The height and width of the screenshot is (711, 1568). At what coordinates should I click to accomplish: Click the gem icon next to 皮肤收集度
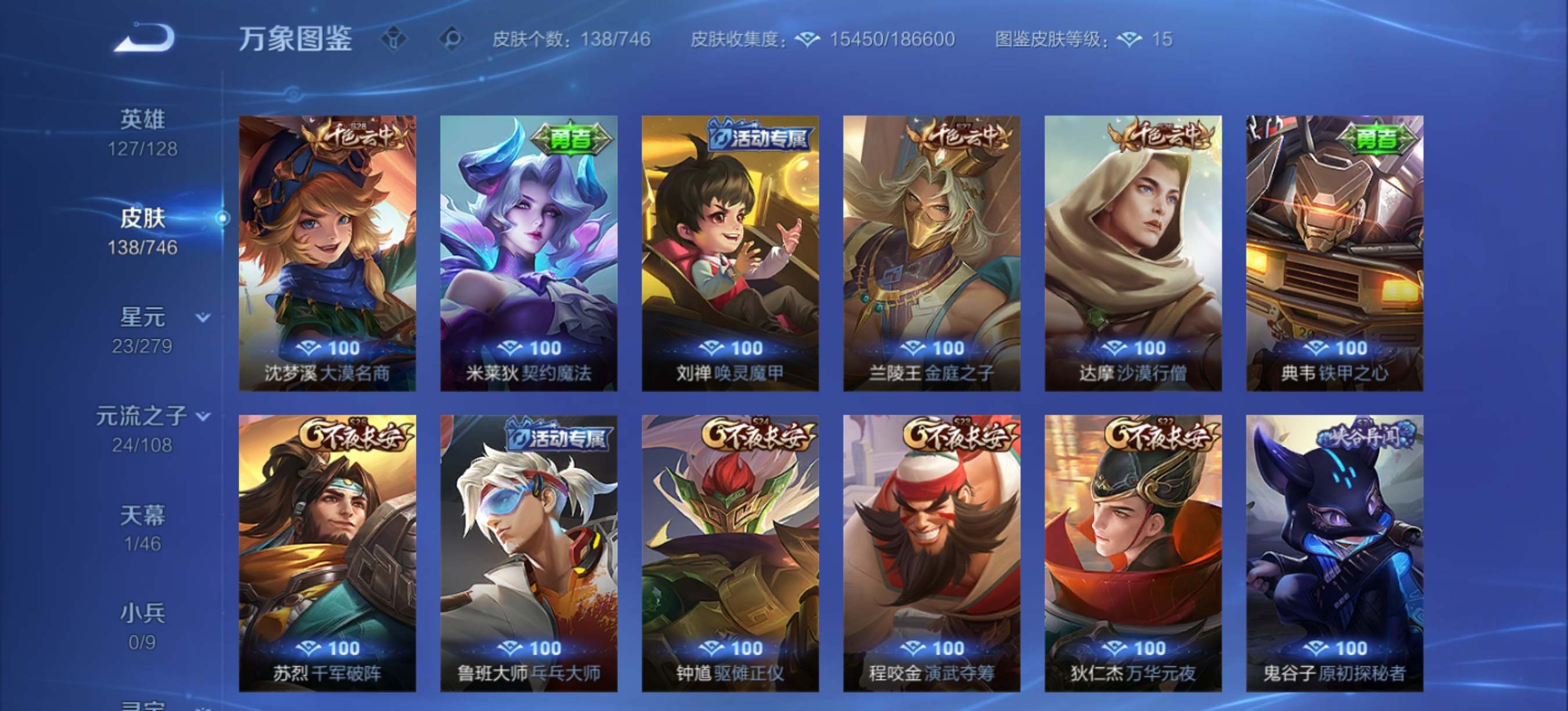coord(807,38)
